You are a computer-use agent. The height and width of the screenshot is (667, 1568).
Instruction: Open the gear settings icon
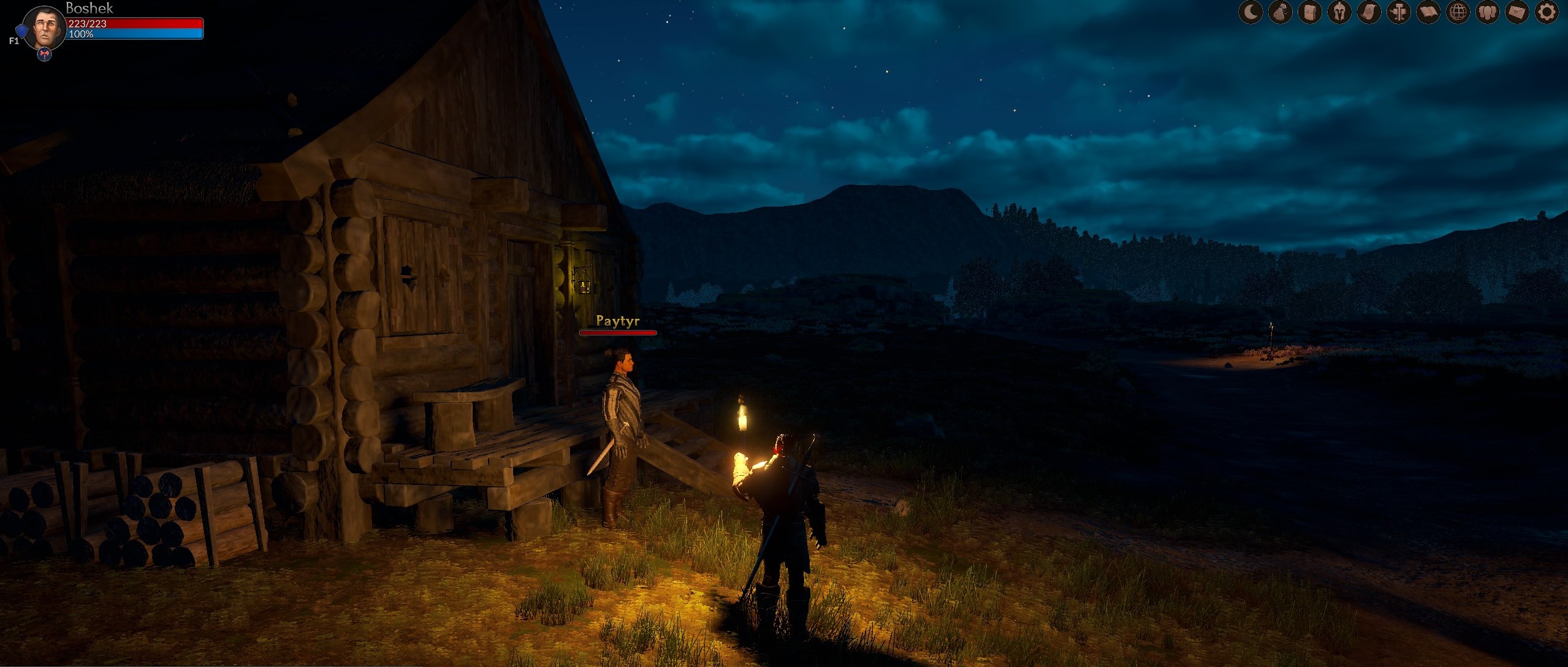click(1547, 12)
